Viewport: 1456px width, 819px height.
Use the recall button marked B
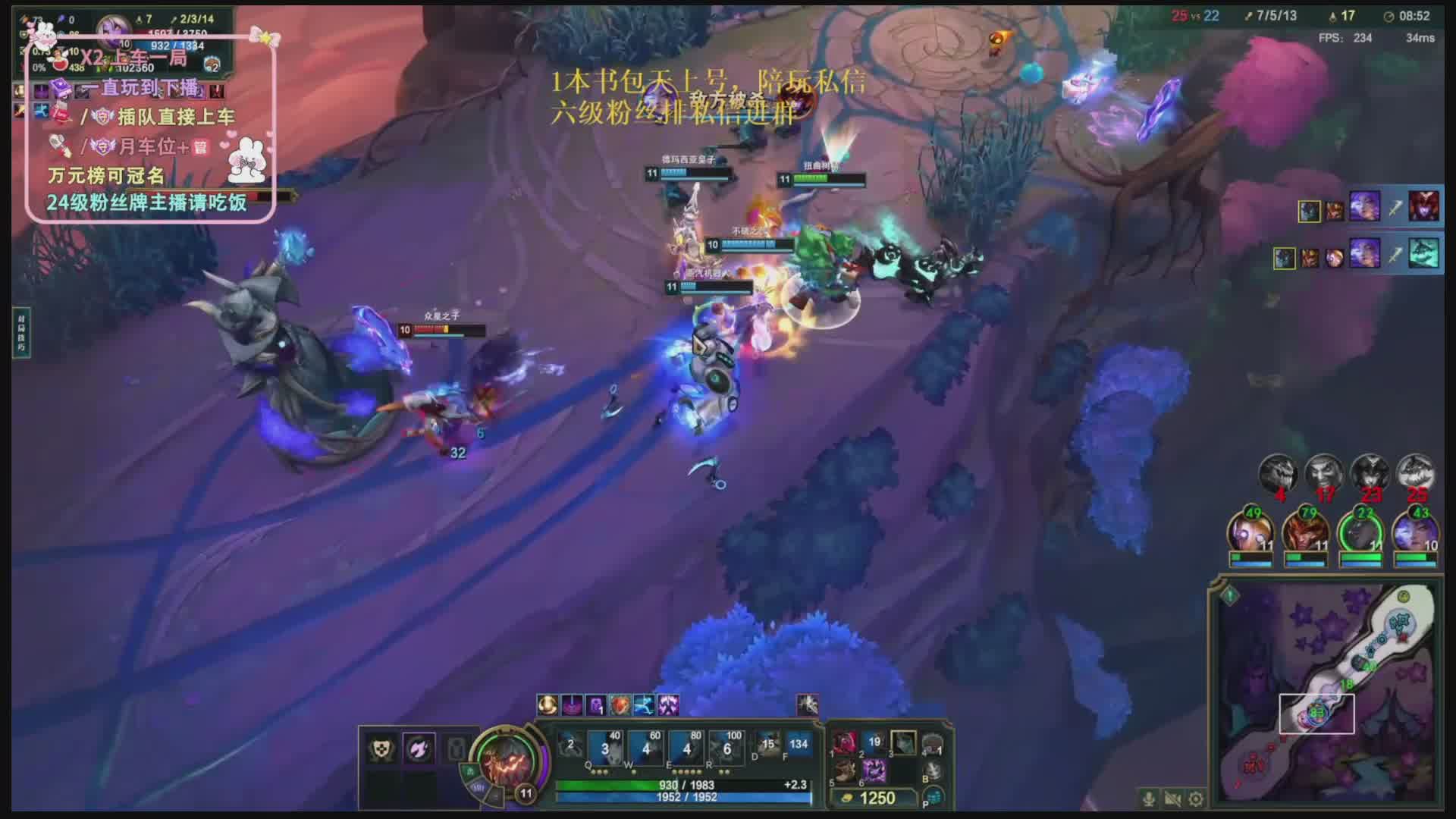click(934, 771)
